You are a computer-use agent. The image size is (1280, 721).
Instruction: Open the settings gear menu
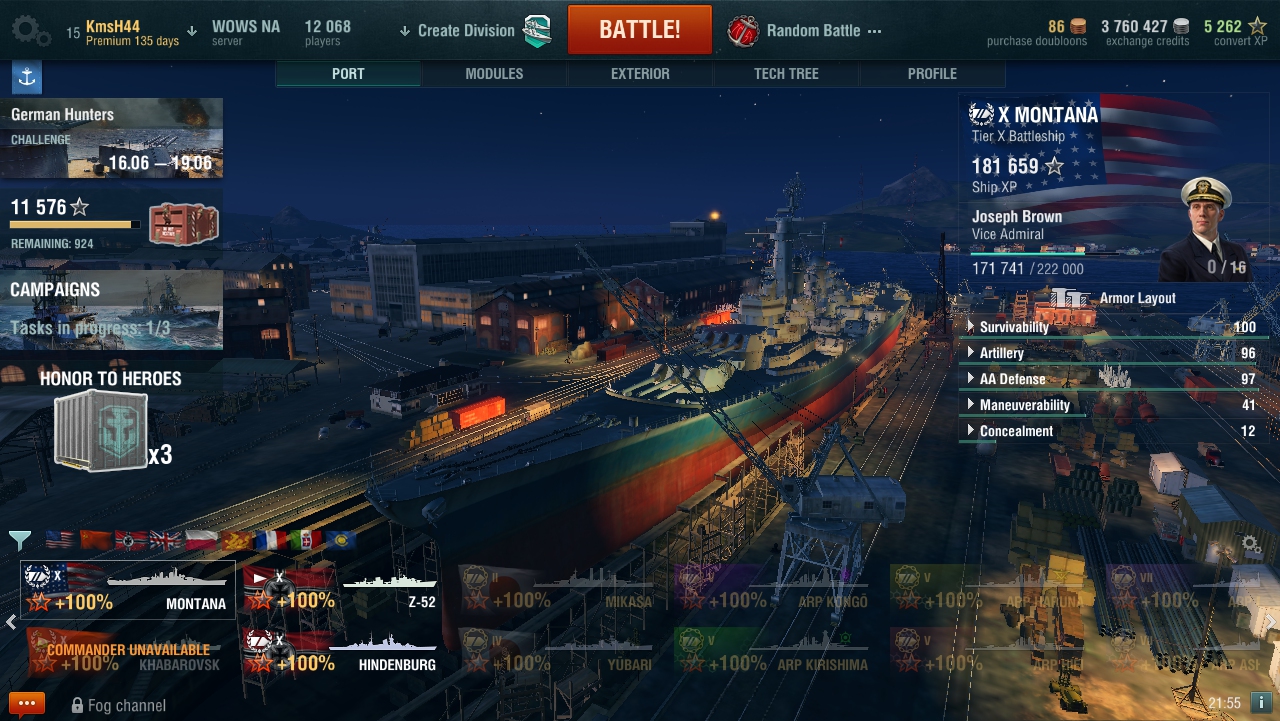point(31,31)
